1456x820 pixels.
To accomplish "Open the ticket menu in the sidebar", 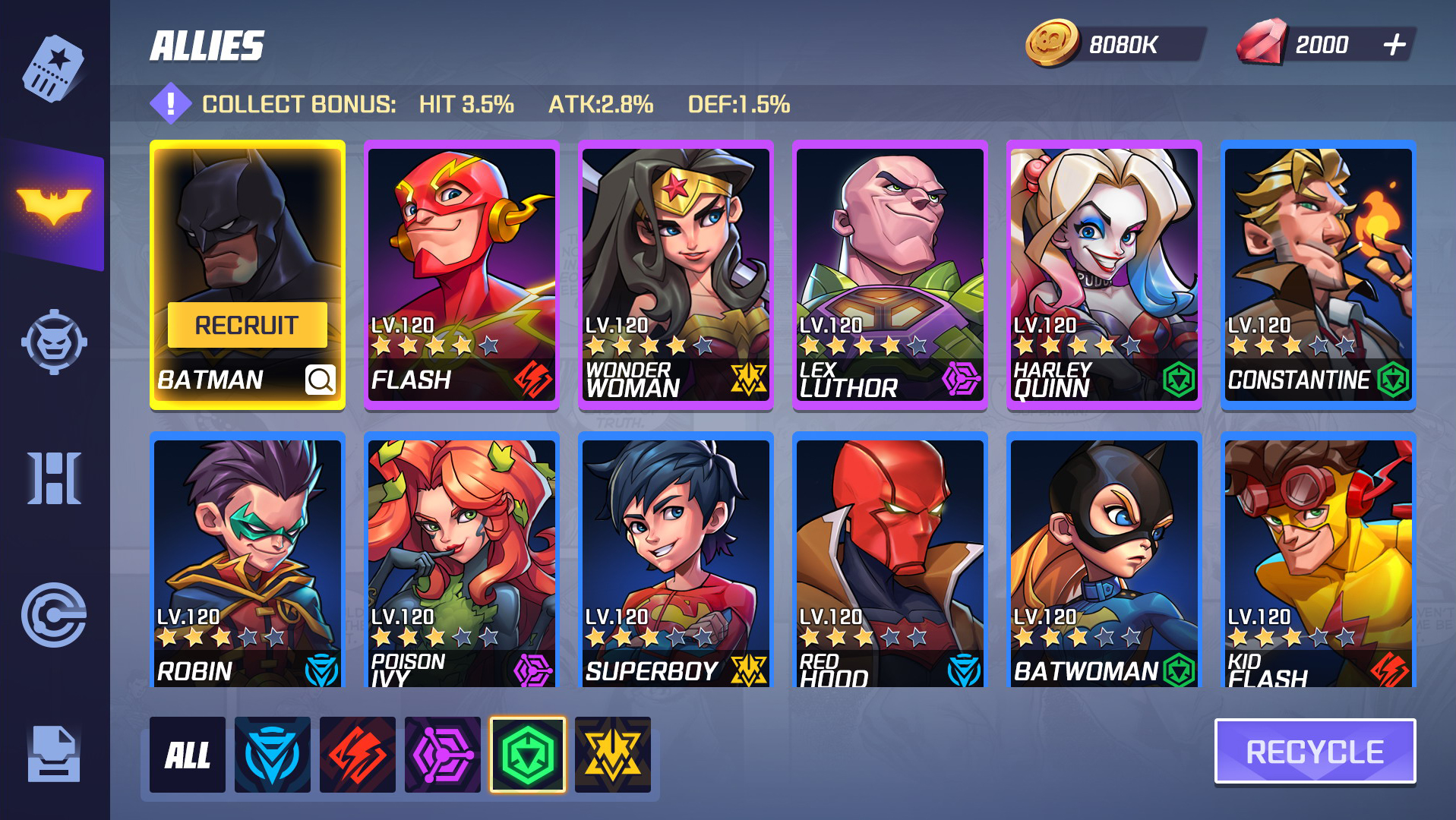I will tap(53, 68).
